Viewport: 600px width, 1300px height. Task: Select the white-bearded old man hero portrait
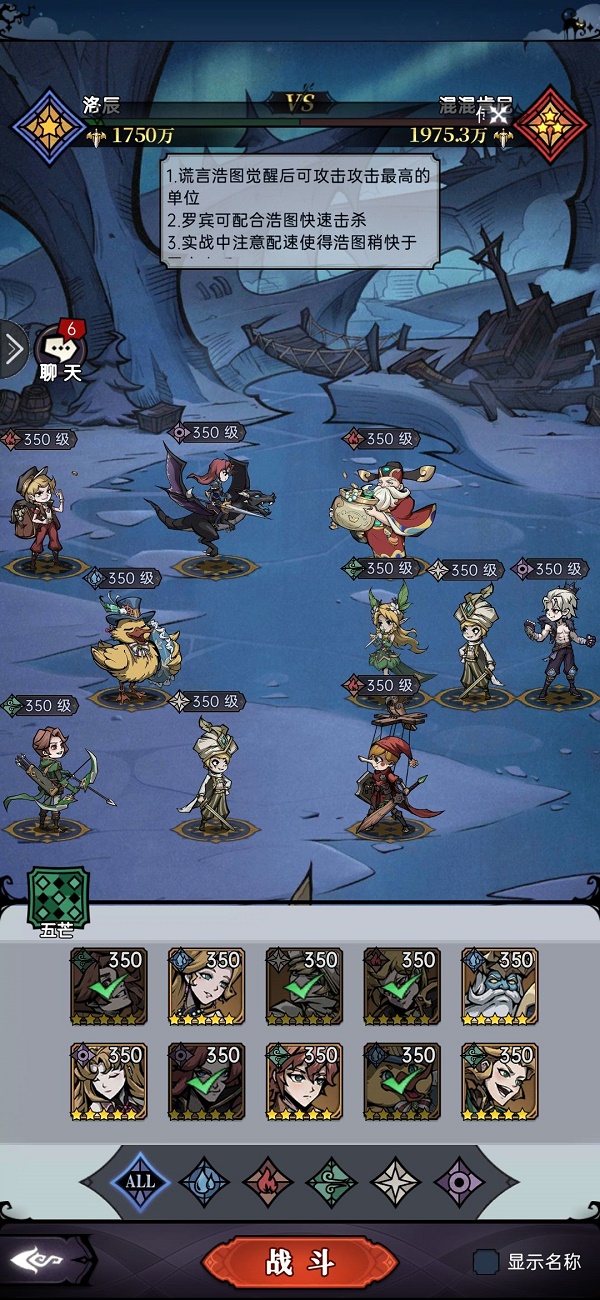click(x=499, y=987)
